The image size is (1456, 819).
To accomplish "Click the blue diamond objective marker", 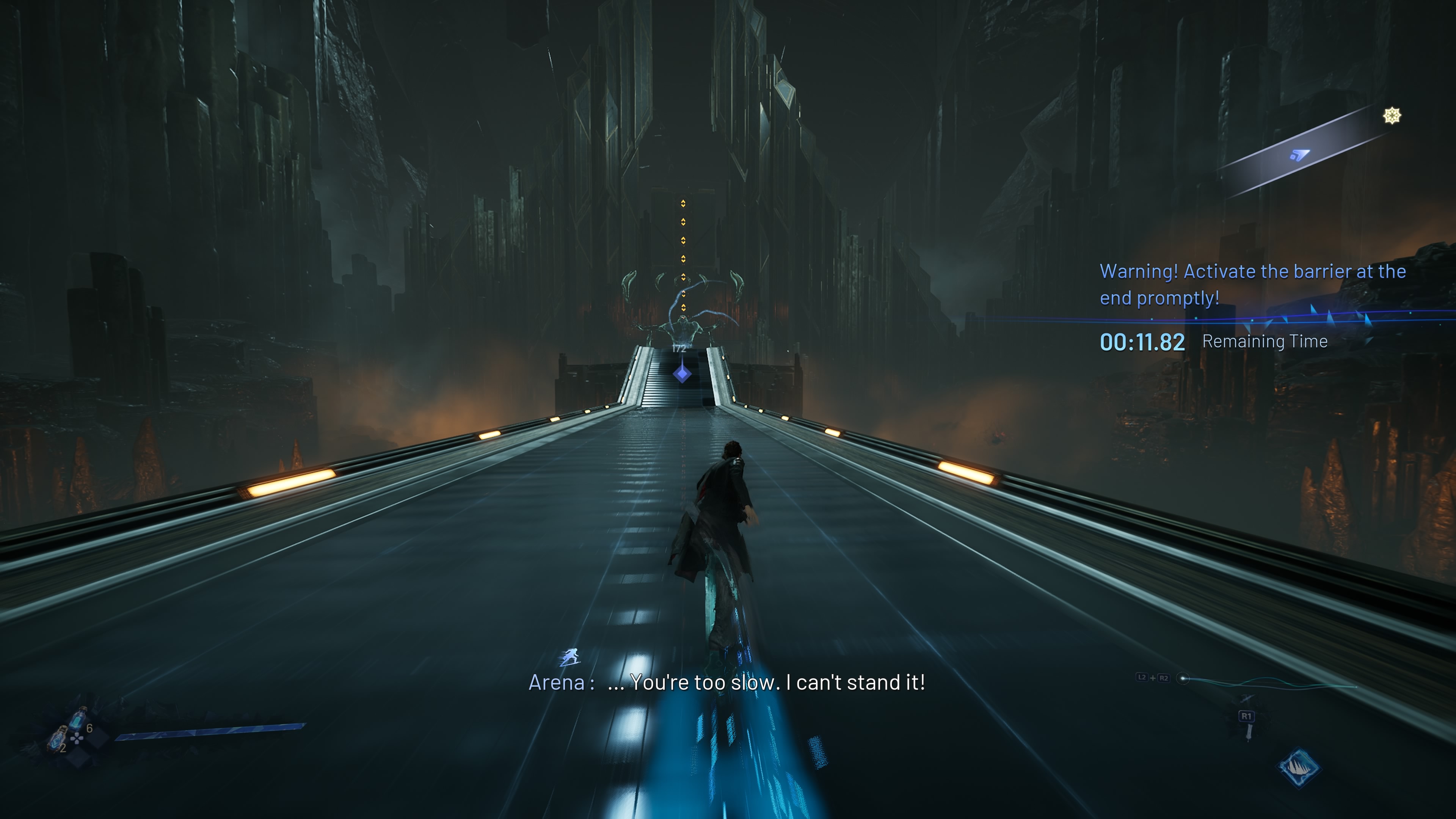I will [x=682, y=373].
